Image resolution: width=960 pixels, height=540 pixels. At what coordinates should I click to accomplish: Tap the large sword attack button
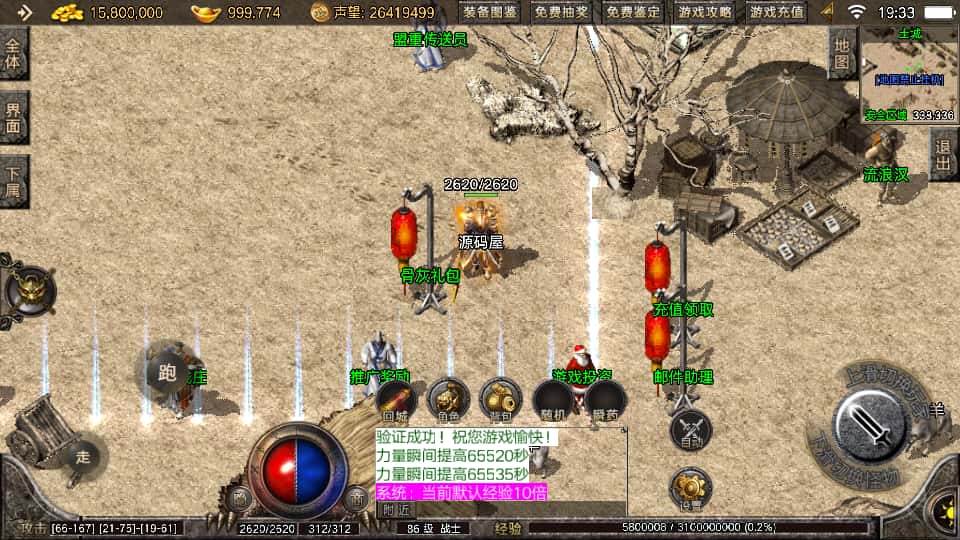[x=869, y=422]
